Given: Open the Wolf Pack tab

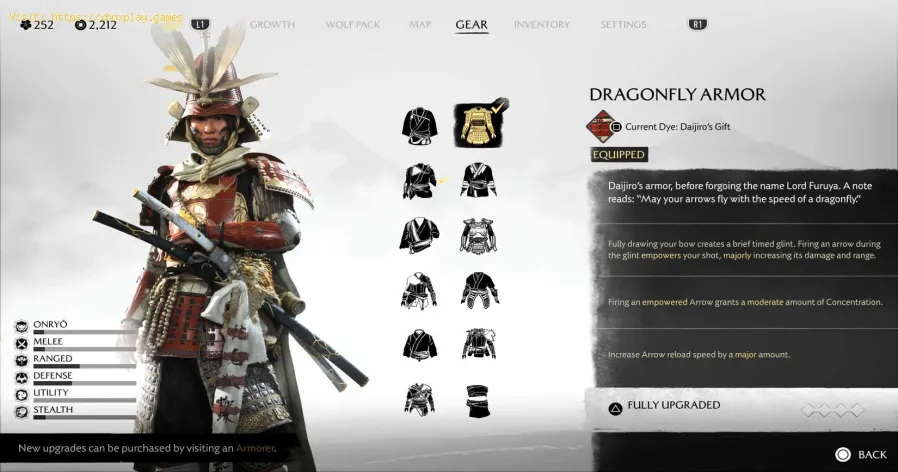Looking at the screenshot, I should [354, 24].
